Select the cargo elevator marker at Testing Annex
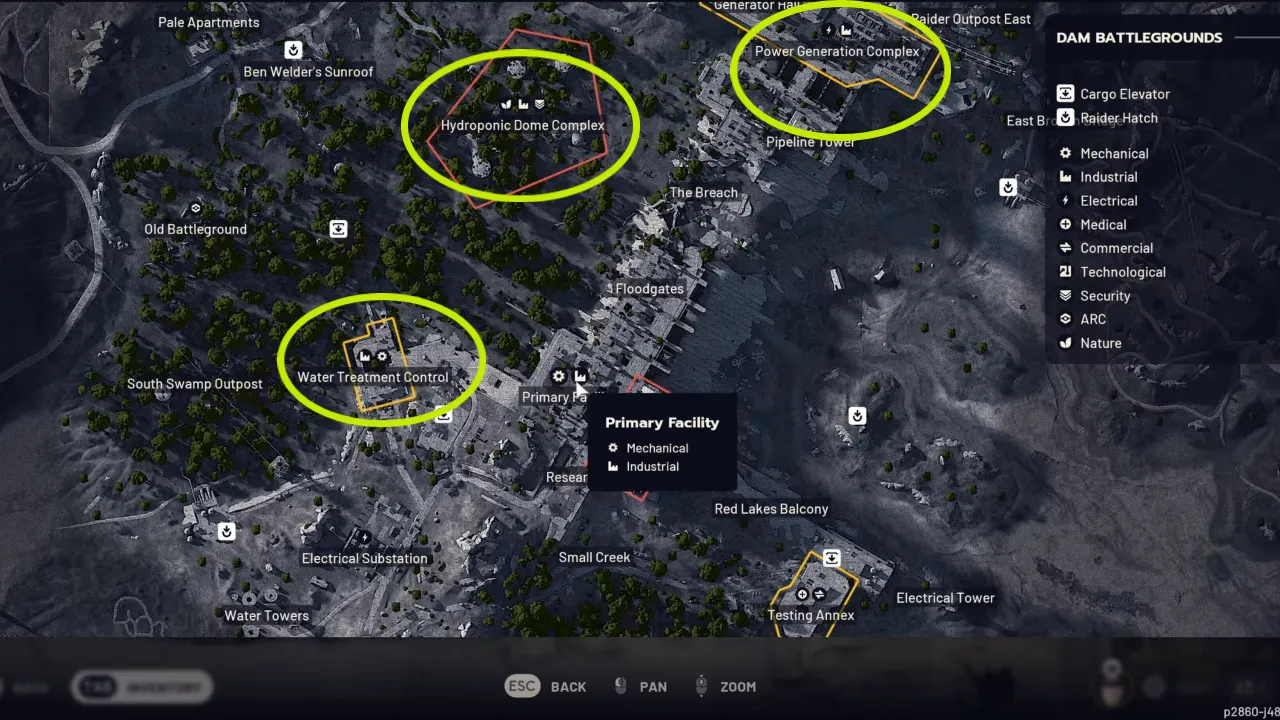This screenshot has height=720, width=1280. (831, 558)
